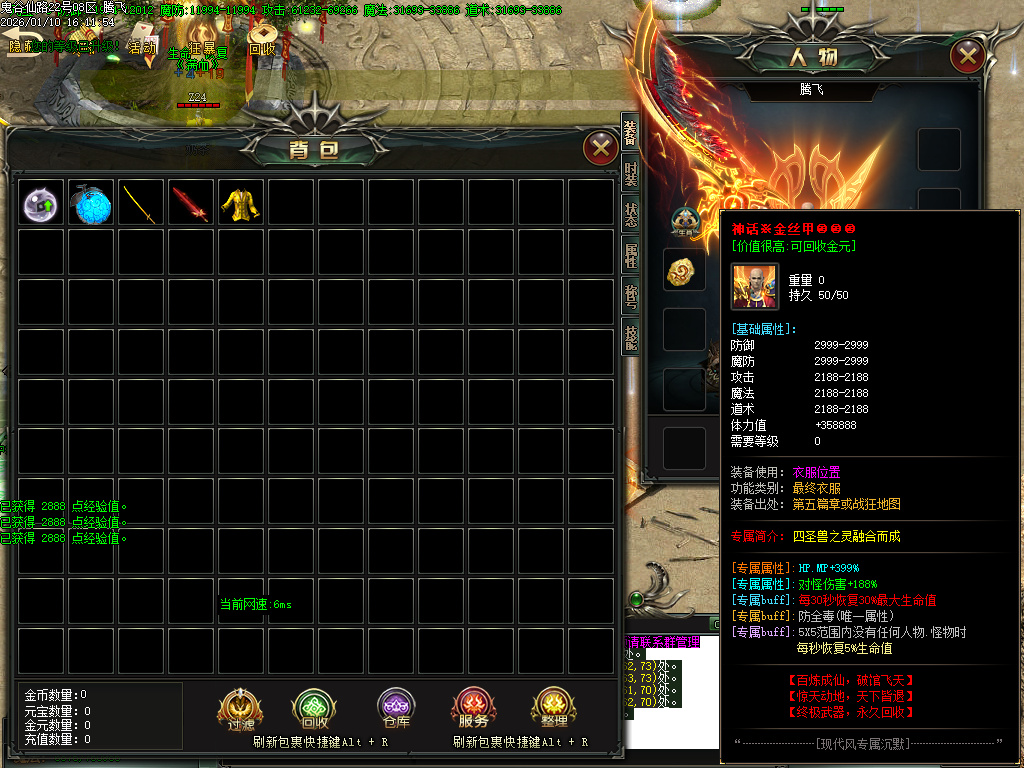The height and width of the screenshot is (768, 1024).
Task: Sort the bag with 整理
Action: (x=554, y=709)
